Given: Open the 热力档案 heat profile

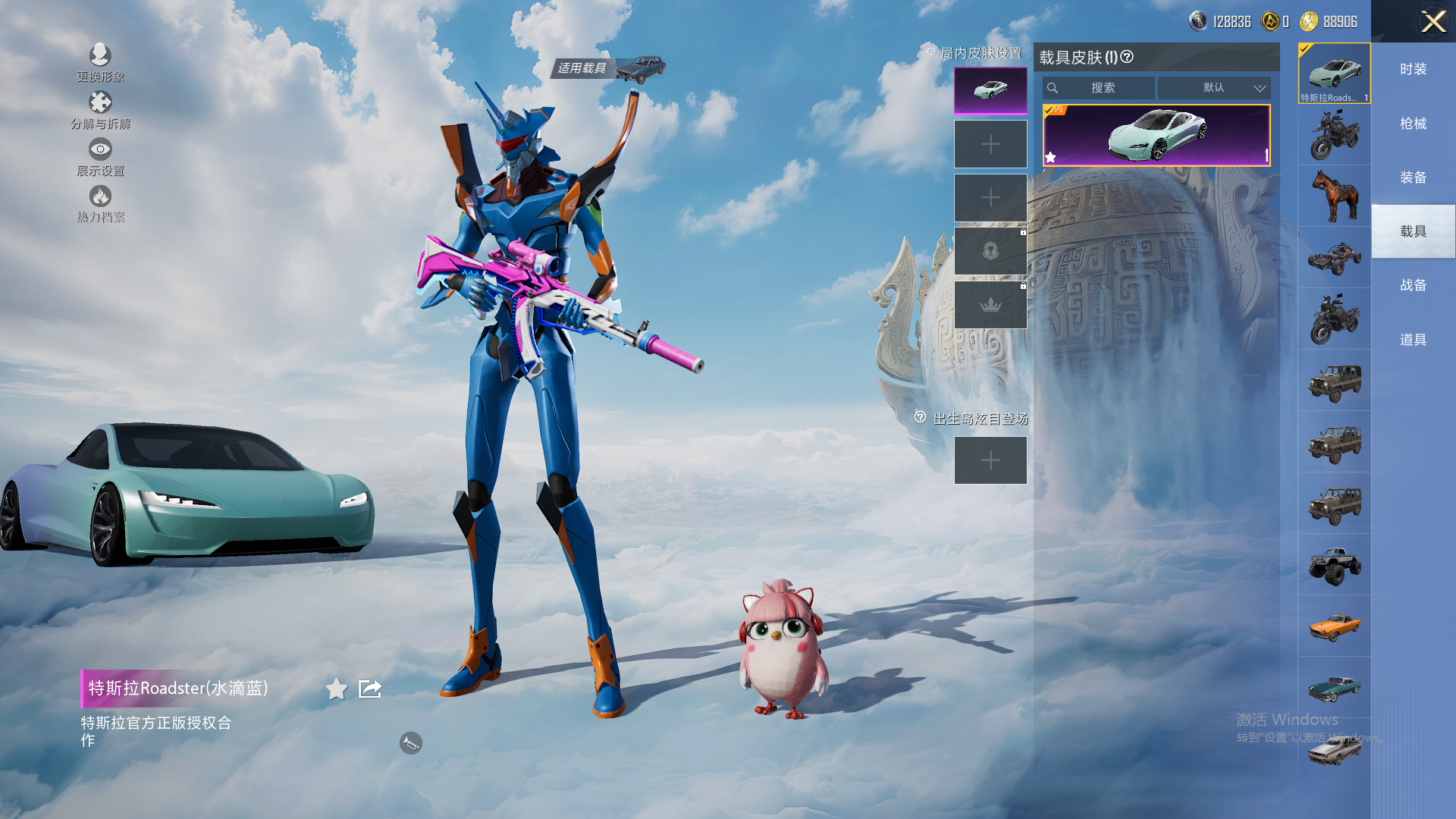Looking at the screenshot, I should (100, 196).
